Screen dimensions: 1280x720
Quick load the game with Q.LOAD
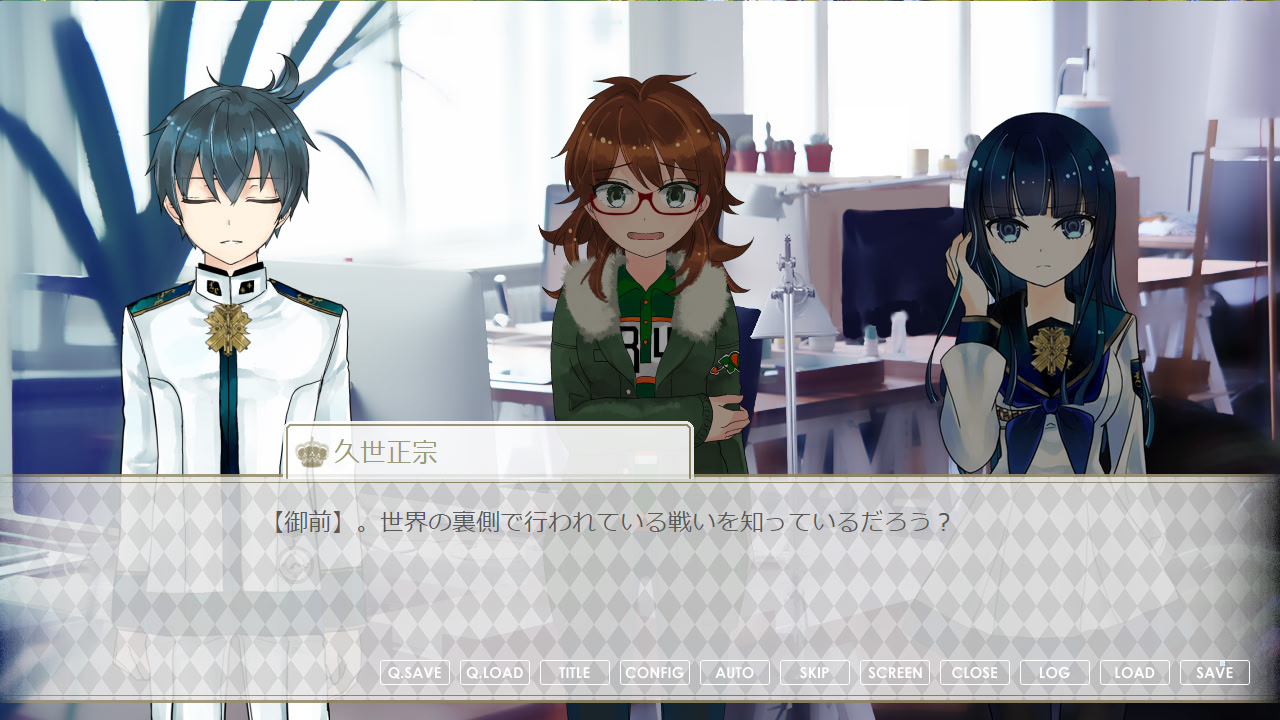pyautogui.click(x=494, y=672)
